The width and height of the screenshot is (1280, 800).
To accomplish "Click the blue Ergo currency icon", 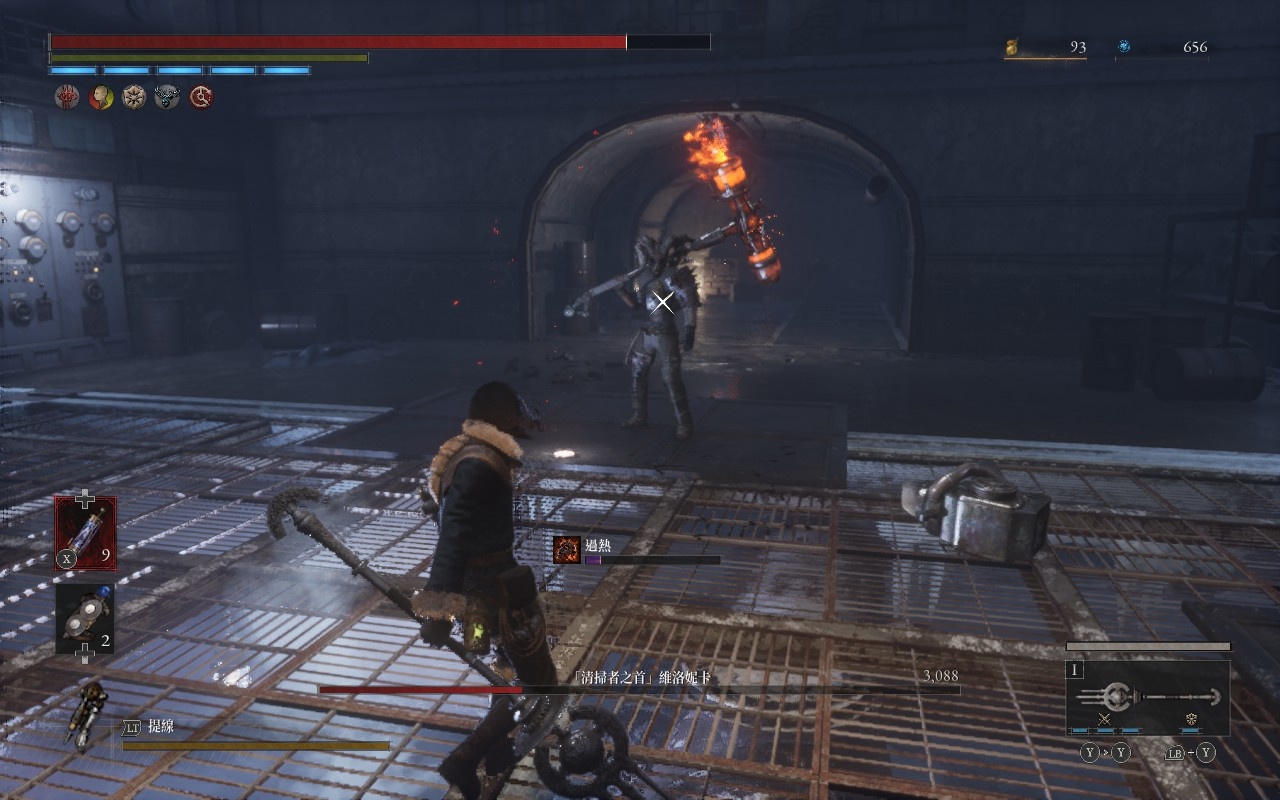I will 1124,46.
